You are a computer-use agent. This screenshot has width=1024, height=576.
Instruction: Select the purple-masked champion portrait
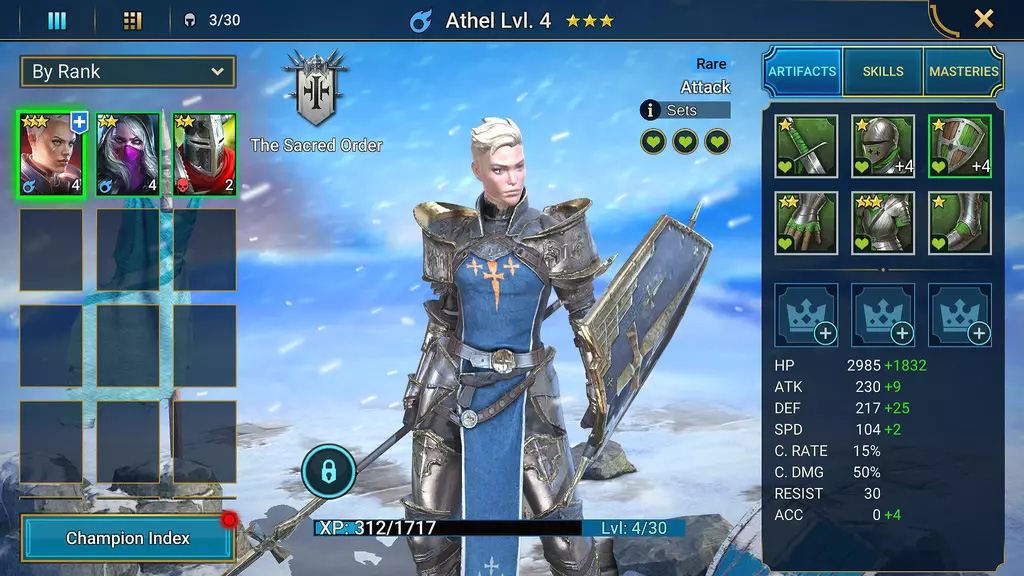128,153
